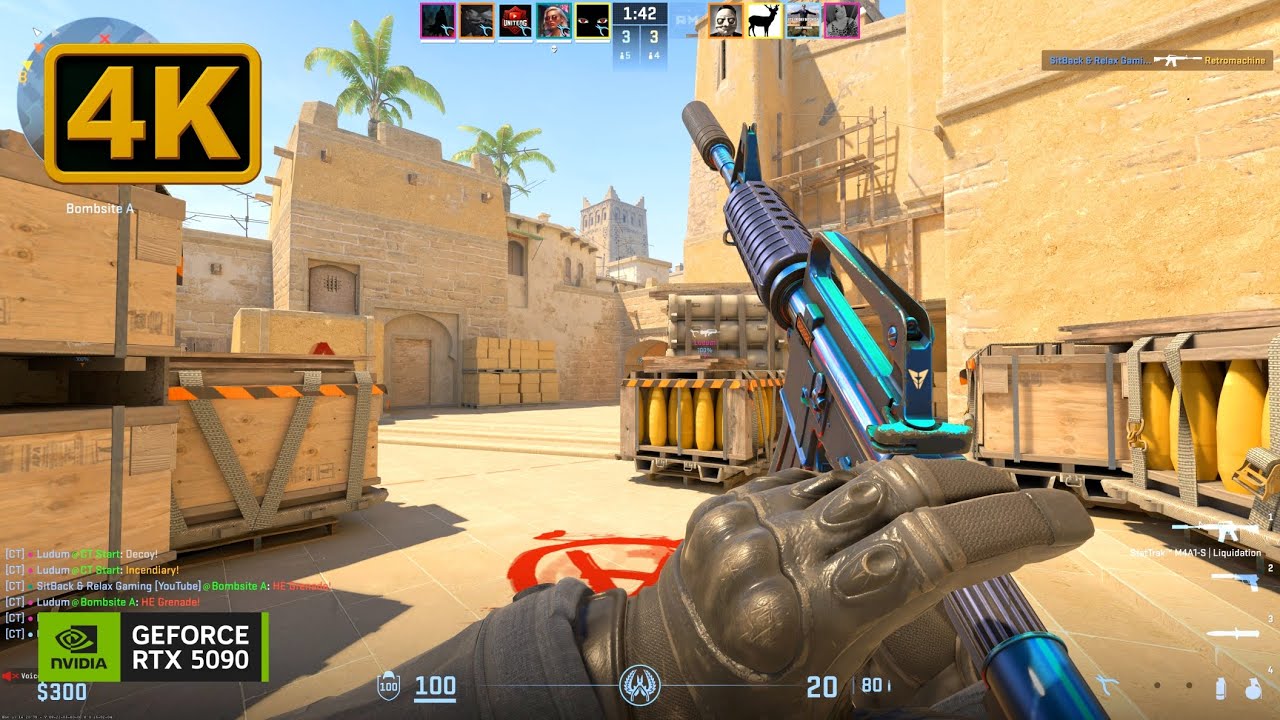This screenshot has height=720, width=1280.
Task: Click the 4K video badge overlay
Action: tap(152, 112)
